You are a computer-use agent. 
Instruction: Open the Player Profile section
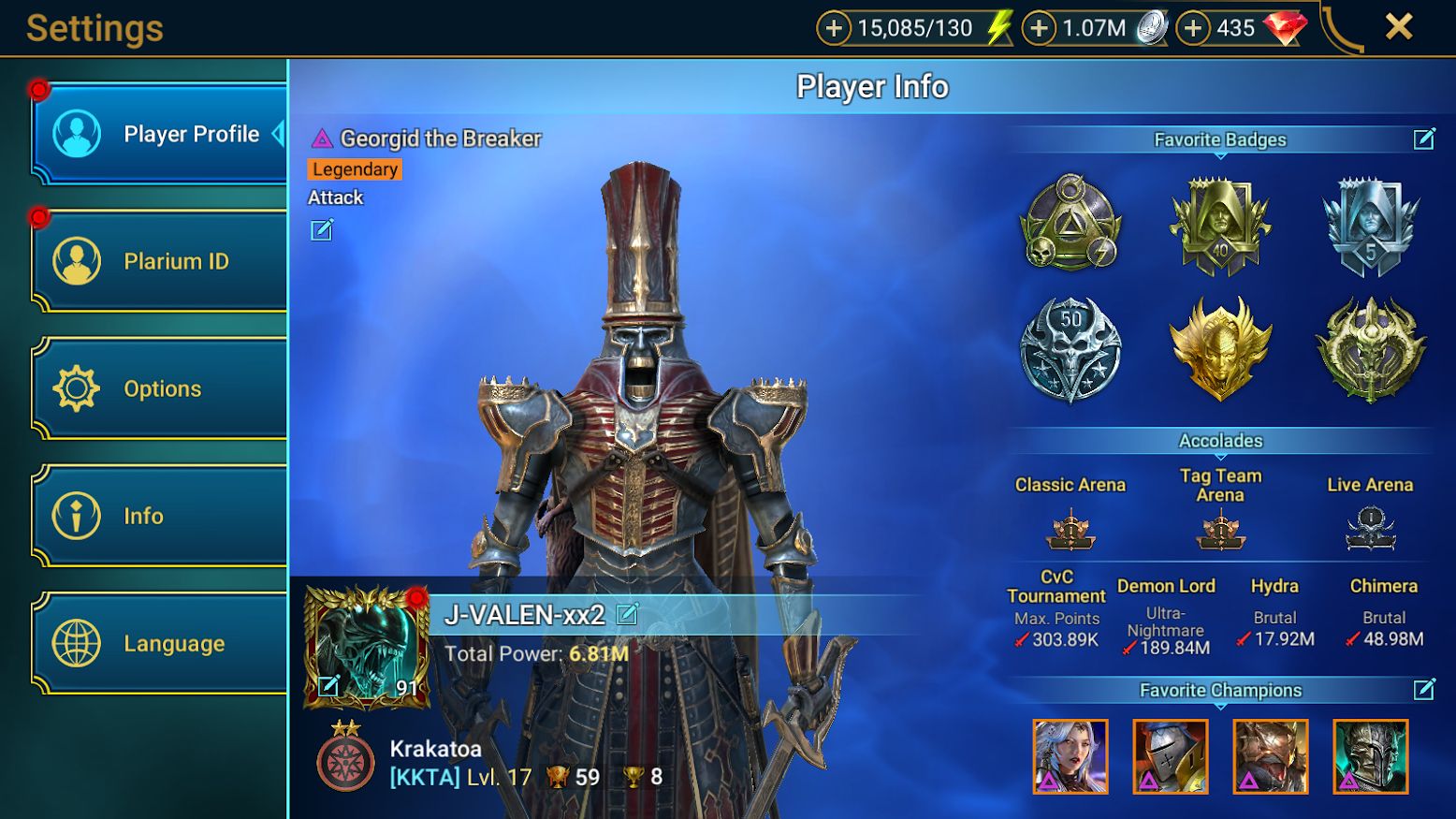coord(159,134)
